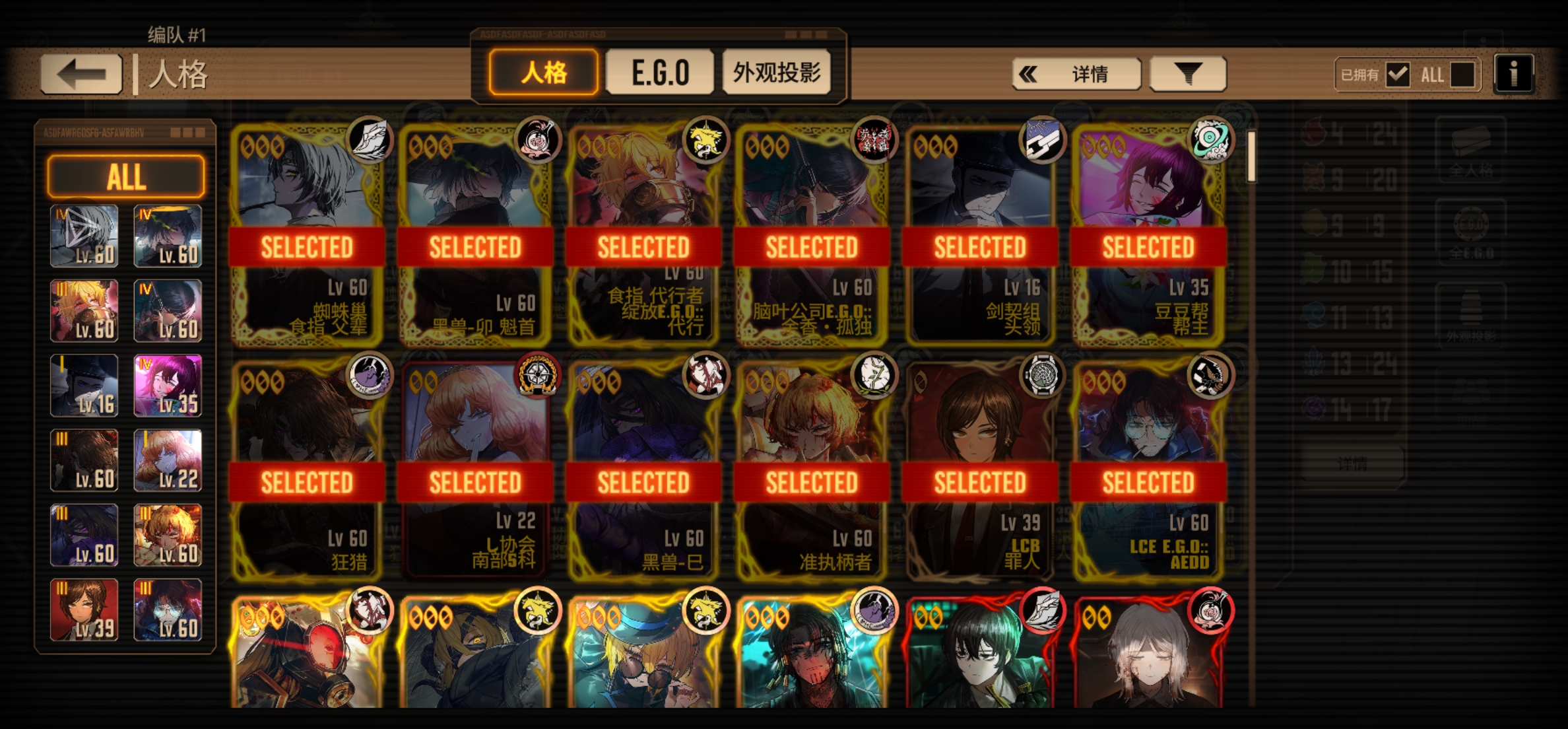Switch to the E.G.O tab

pos(659,73)
